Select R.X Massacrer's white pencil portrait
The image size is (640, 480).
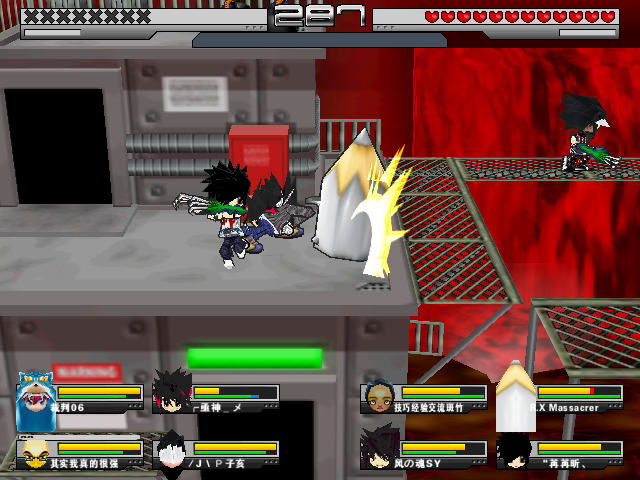[x=516, y=394]
